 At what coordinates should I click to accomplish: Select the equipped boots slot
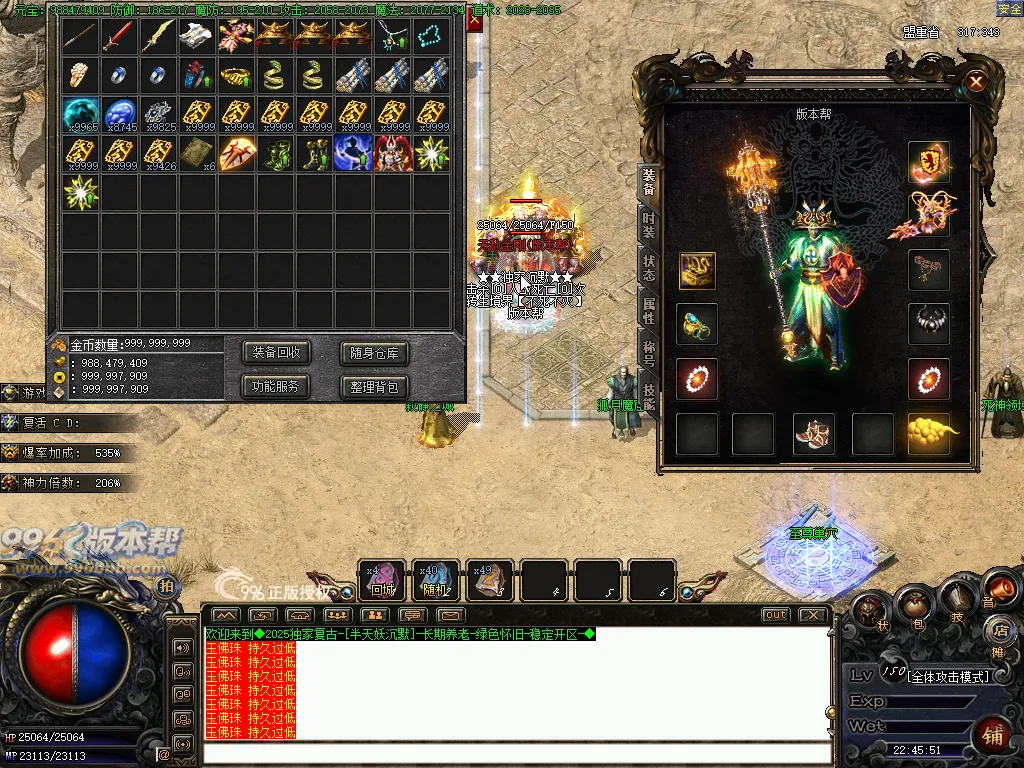813,433
